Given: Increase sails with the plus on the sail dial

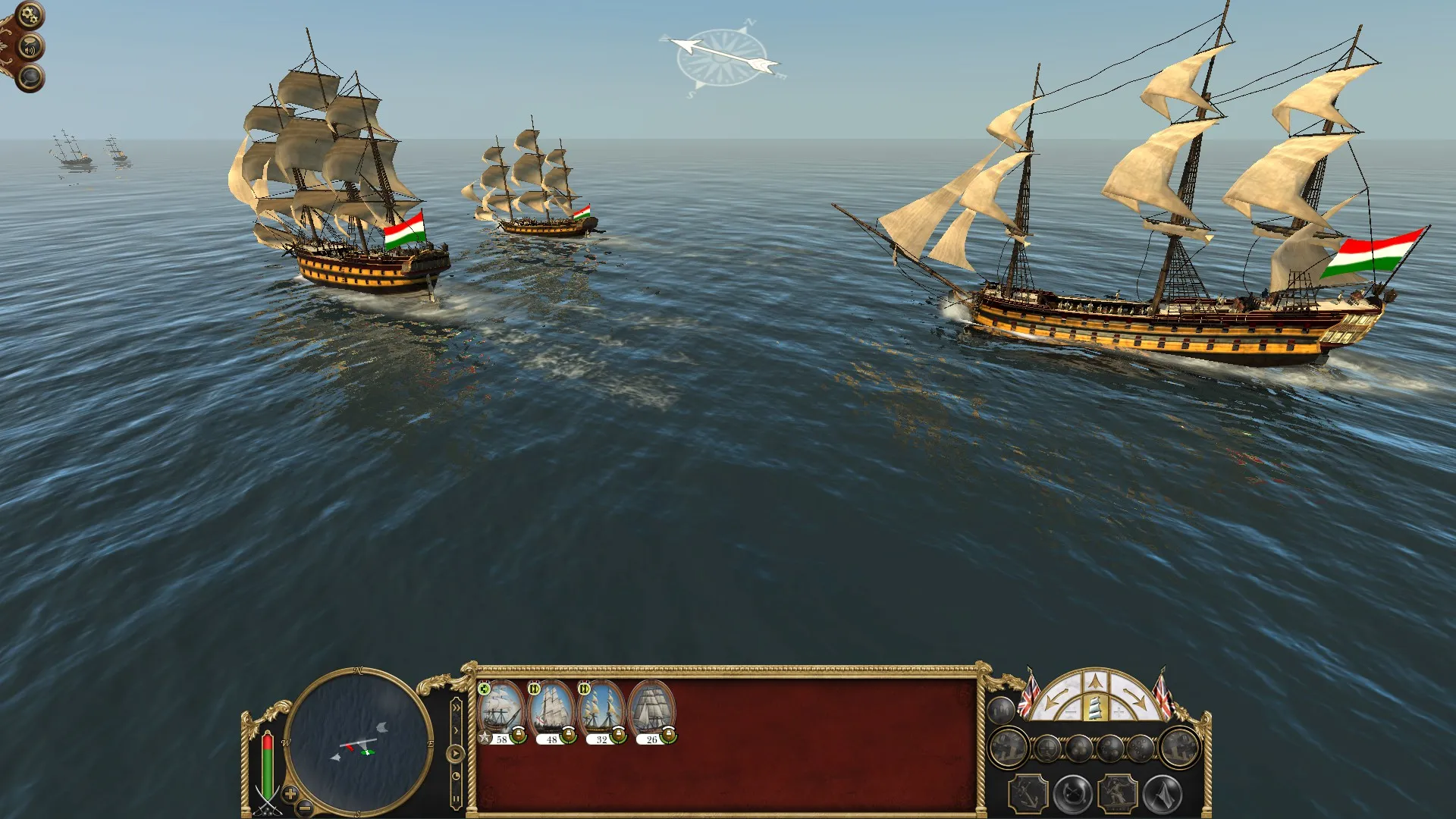Looking at the screenshot, I should [x=1119, y=711].
